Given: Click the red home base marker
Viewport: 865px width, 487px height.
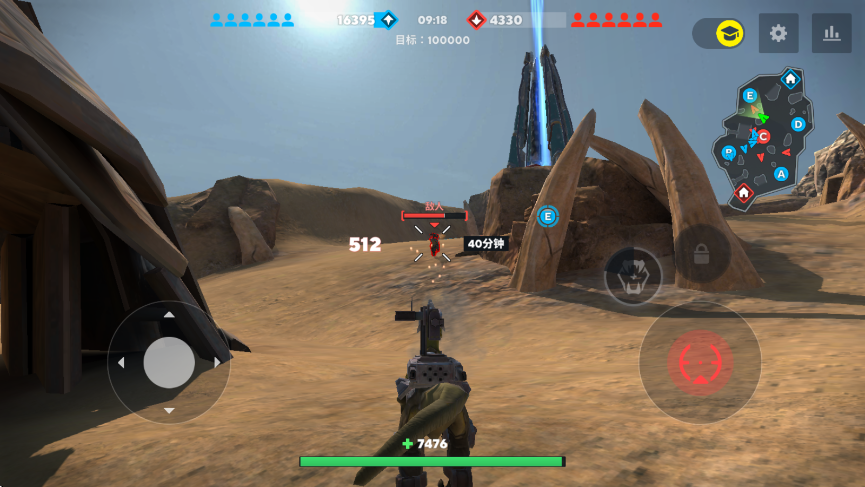Looking at the screenshot, I should point(744,193).
